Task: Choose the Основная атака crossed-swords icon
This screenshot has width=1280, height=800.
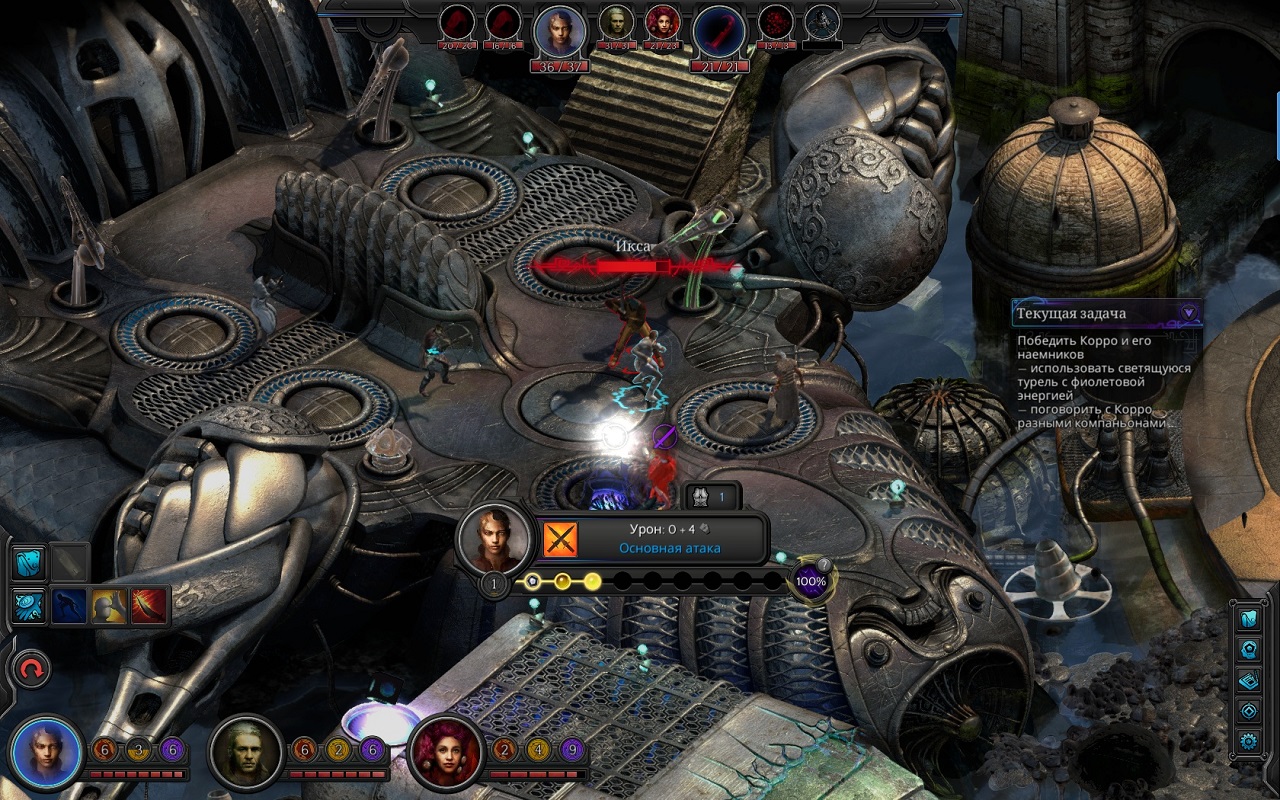Action: [560, 539]
